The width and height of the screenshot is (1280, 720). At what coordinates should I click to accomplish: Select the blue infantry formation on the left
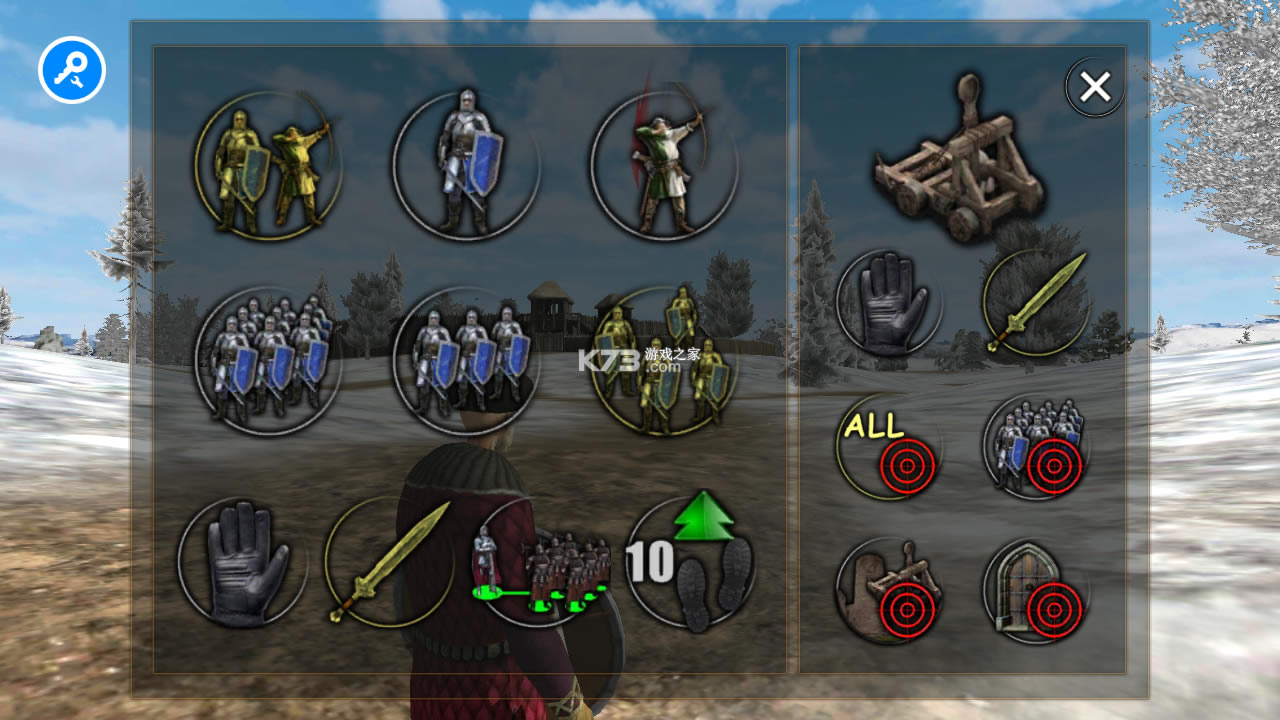point(270,360)
